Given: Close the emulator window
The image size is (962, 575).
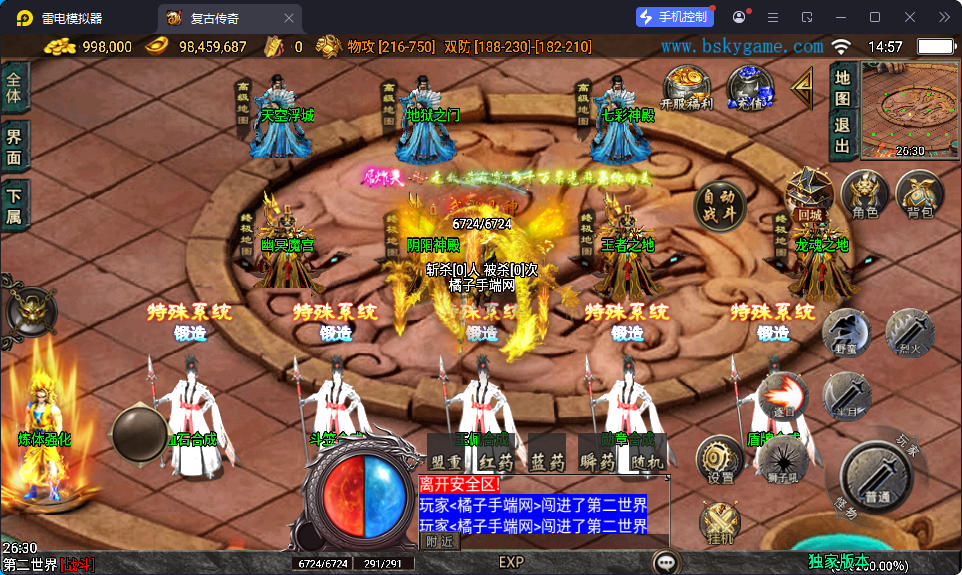Looking at the screenshot, I should pyautogui.click(x=909, y=17).
